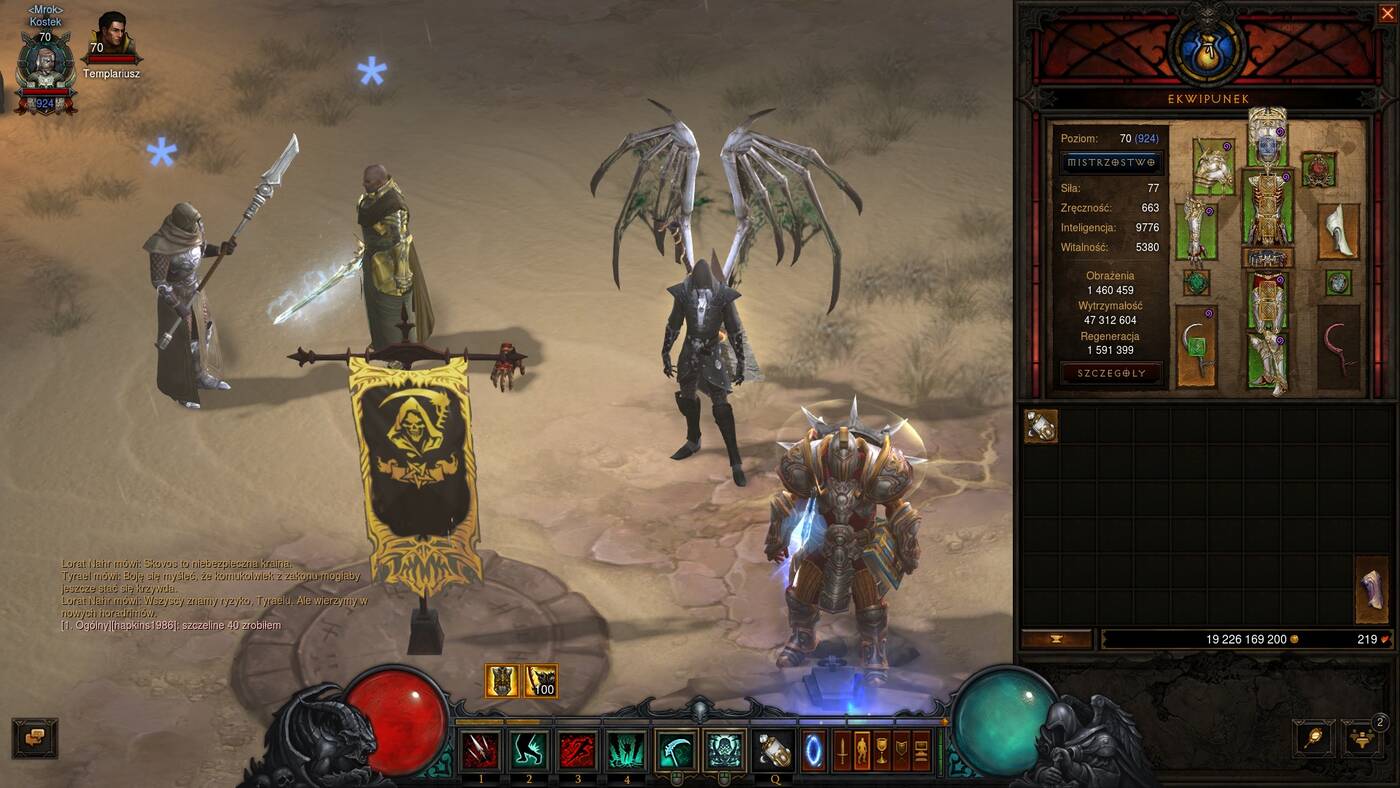Select the off-hand red sickle slot

(x=1338, y=346)
